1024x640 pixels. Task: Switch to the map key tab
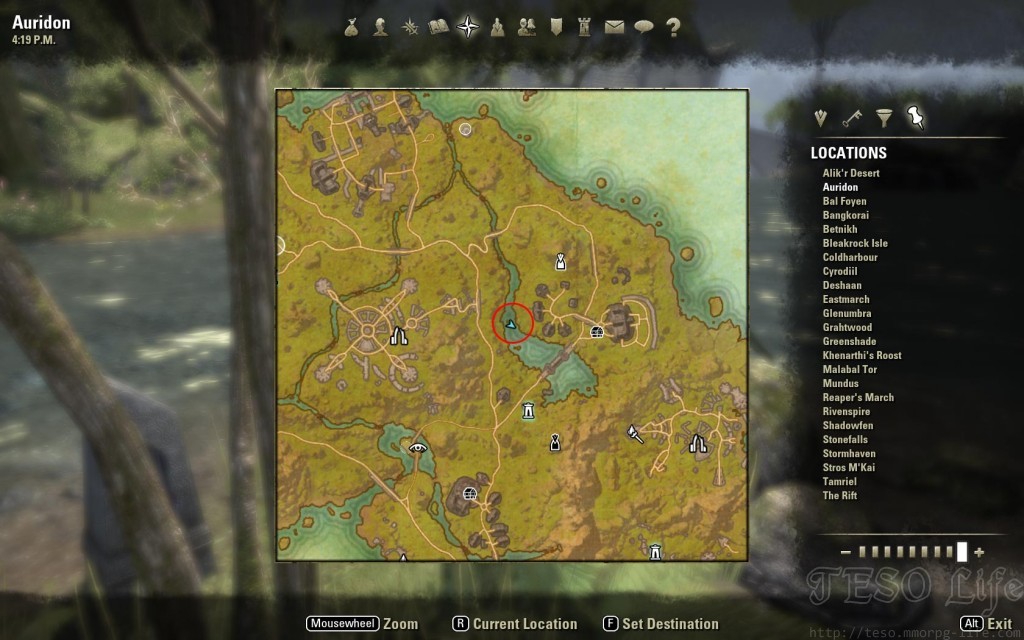[x=852, y=119]
